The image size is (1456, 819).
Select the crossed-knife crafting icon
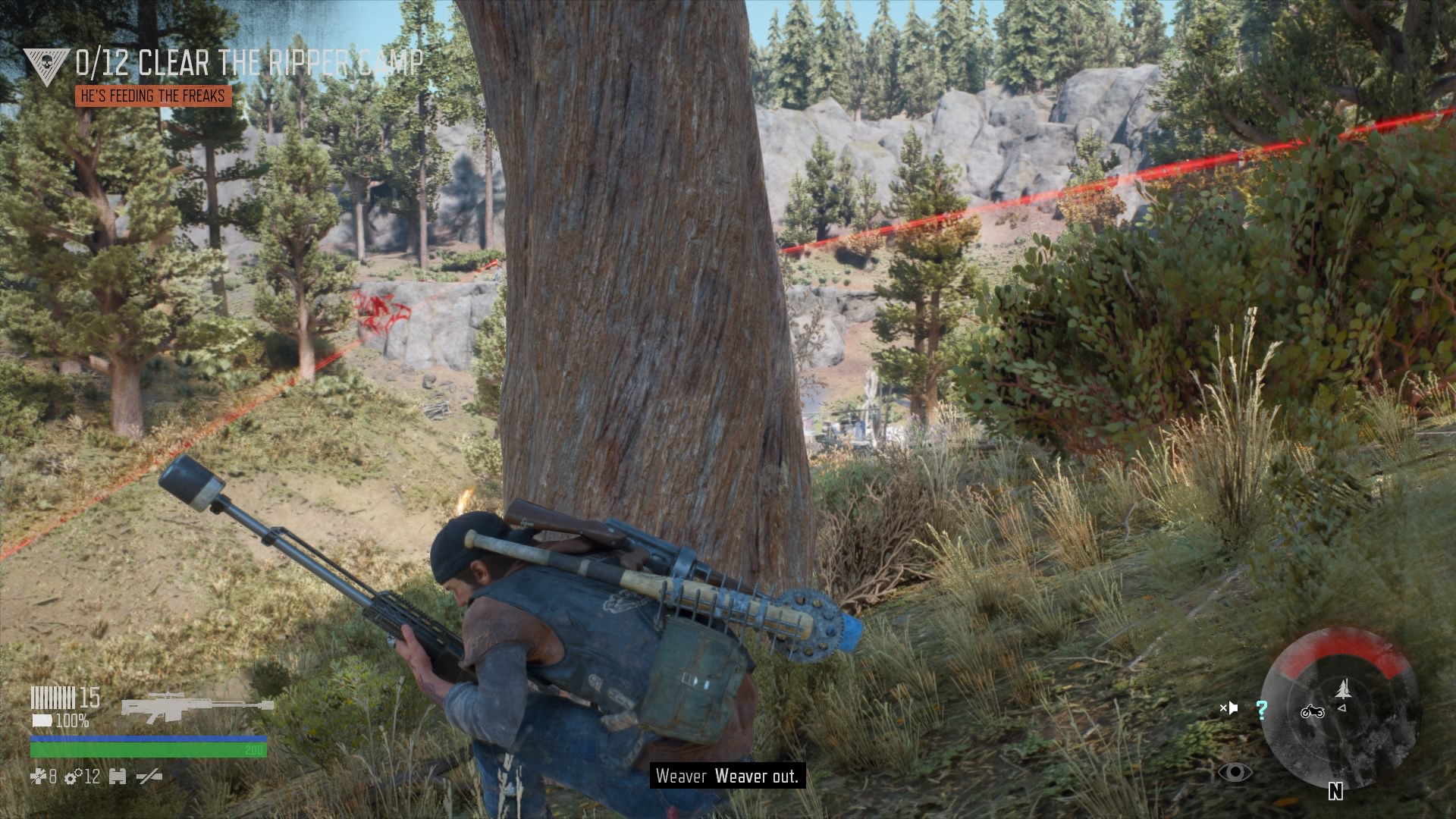pos(149,777)
